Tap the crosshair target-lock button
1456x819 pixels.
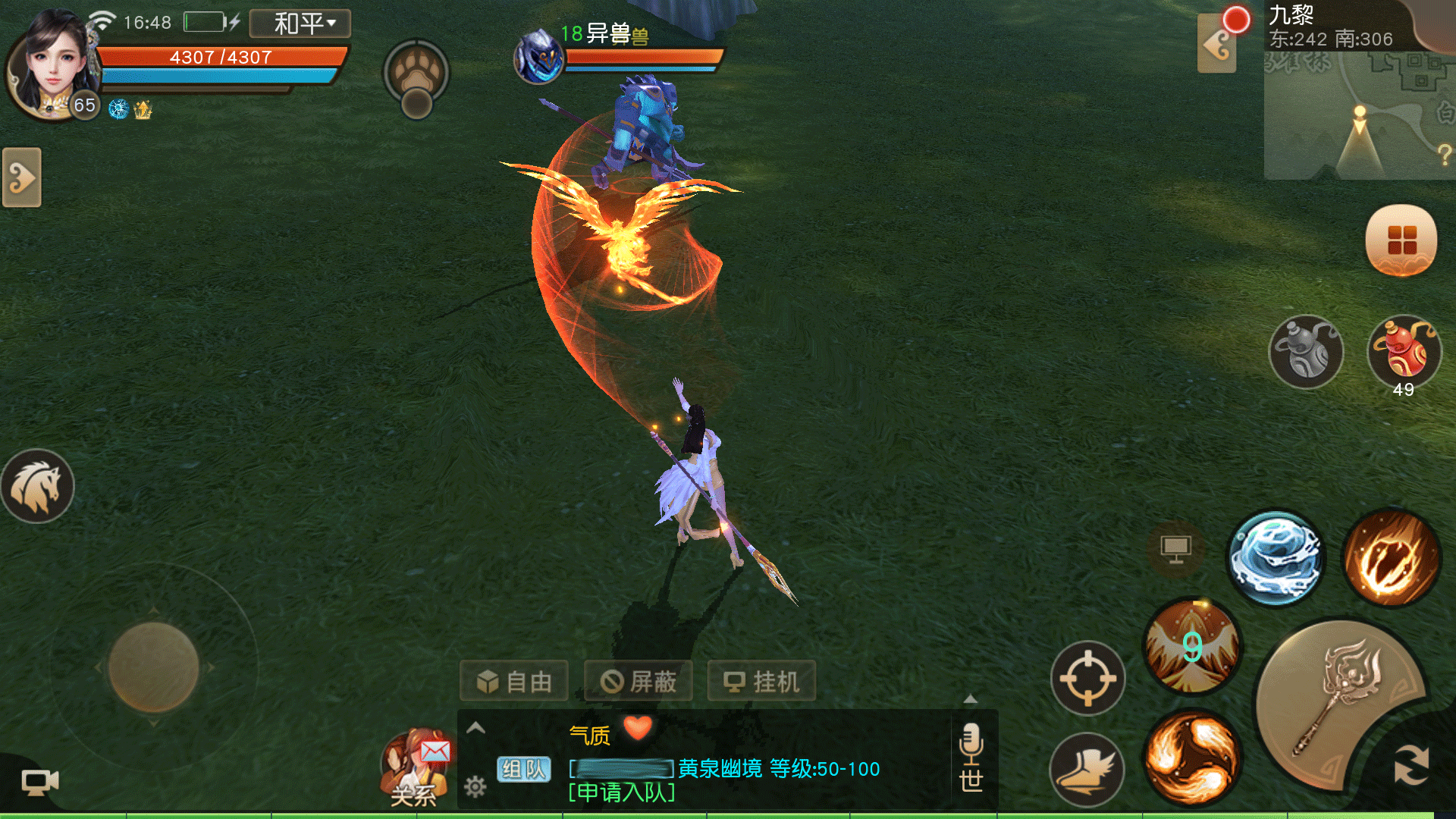[x=1087, y=678]
